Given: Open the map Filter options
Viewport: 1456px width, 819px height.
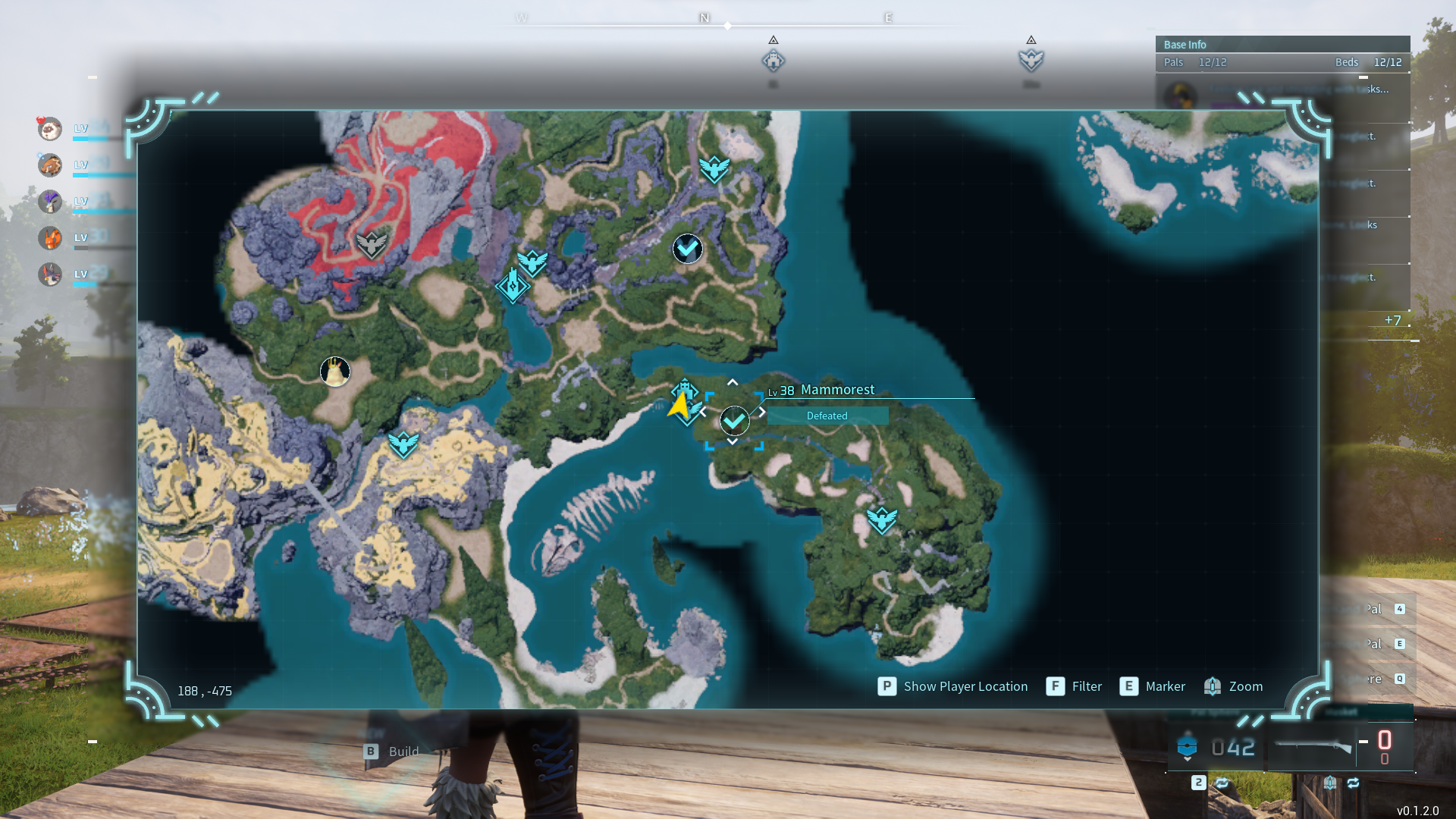Looking at the screenshot, I should click(1075, 686).
